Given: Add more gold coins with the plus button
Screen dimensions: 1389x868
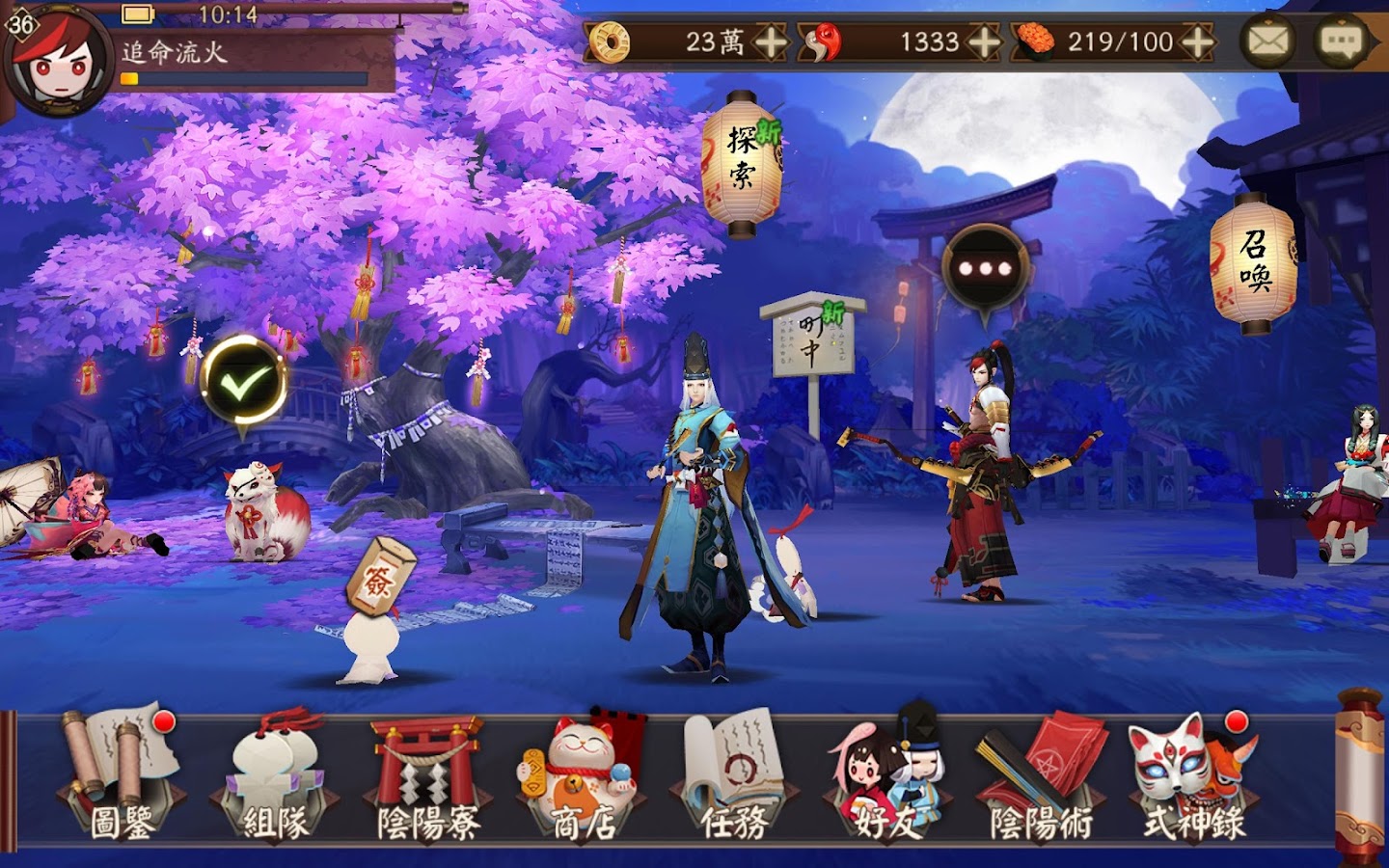Looking at the screenshot, I should tap(771, 42).
